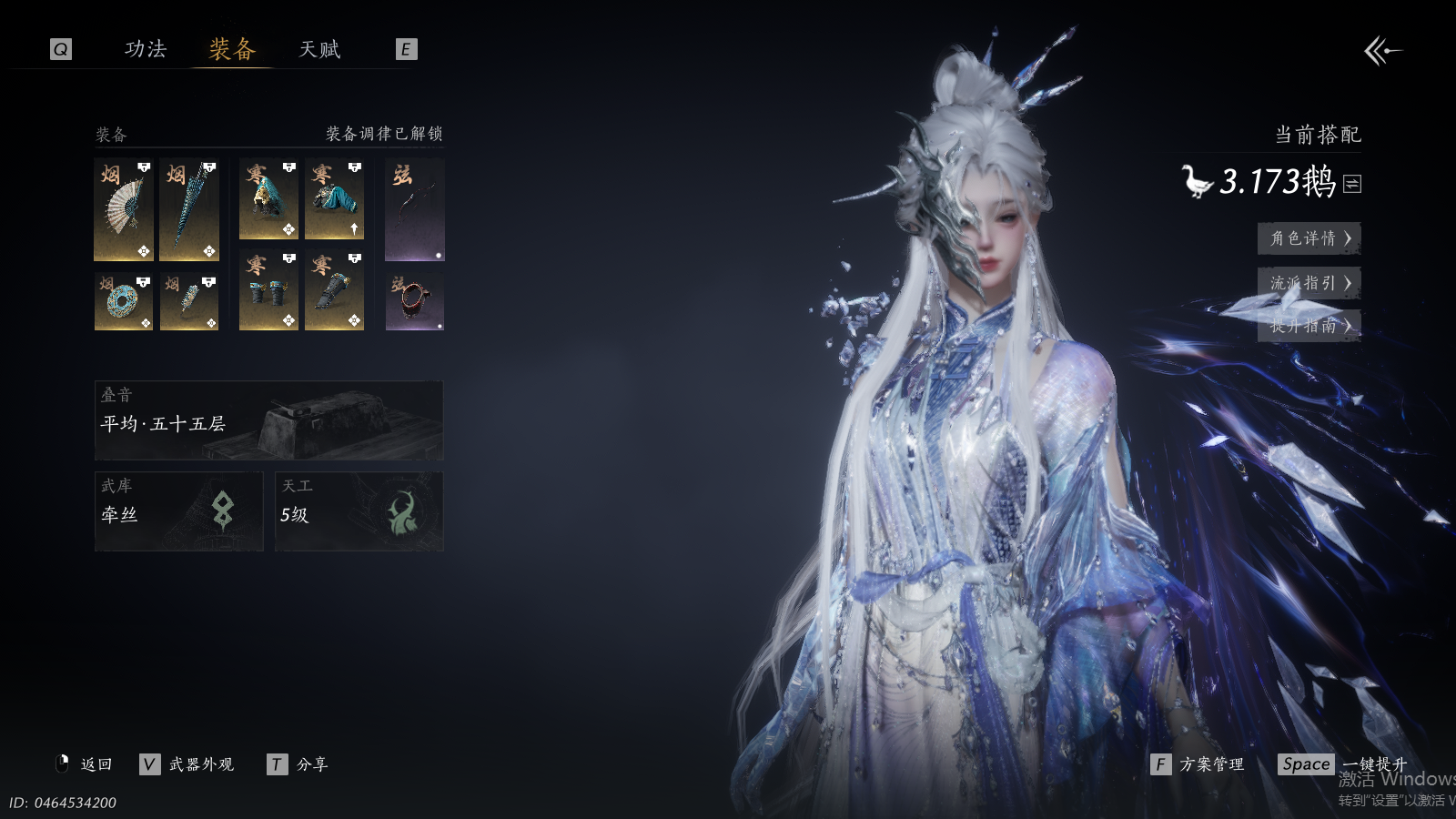The width and height of the screenshot is (1456, 819).
Task: Open the 叠音 平均·五十五层 panel
Action: point(268,420)
